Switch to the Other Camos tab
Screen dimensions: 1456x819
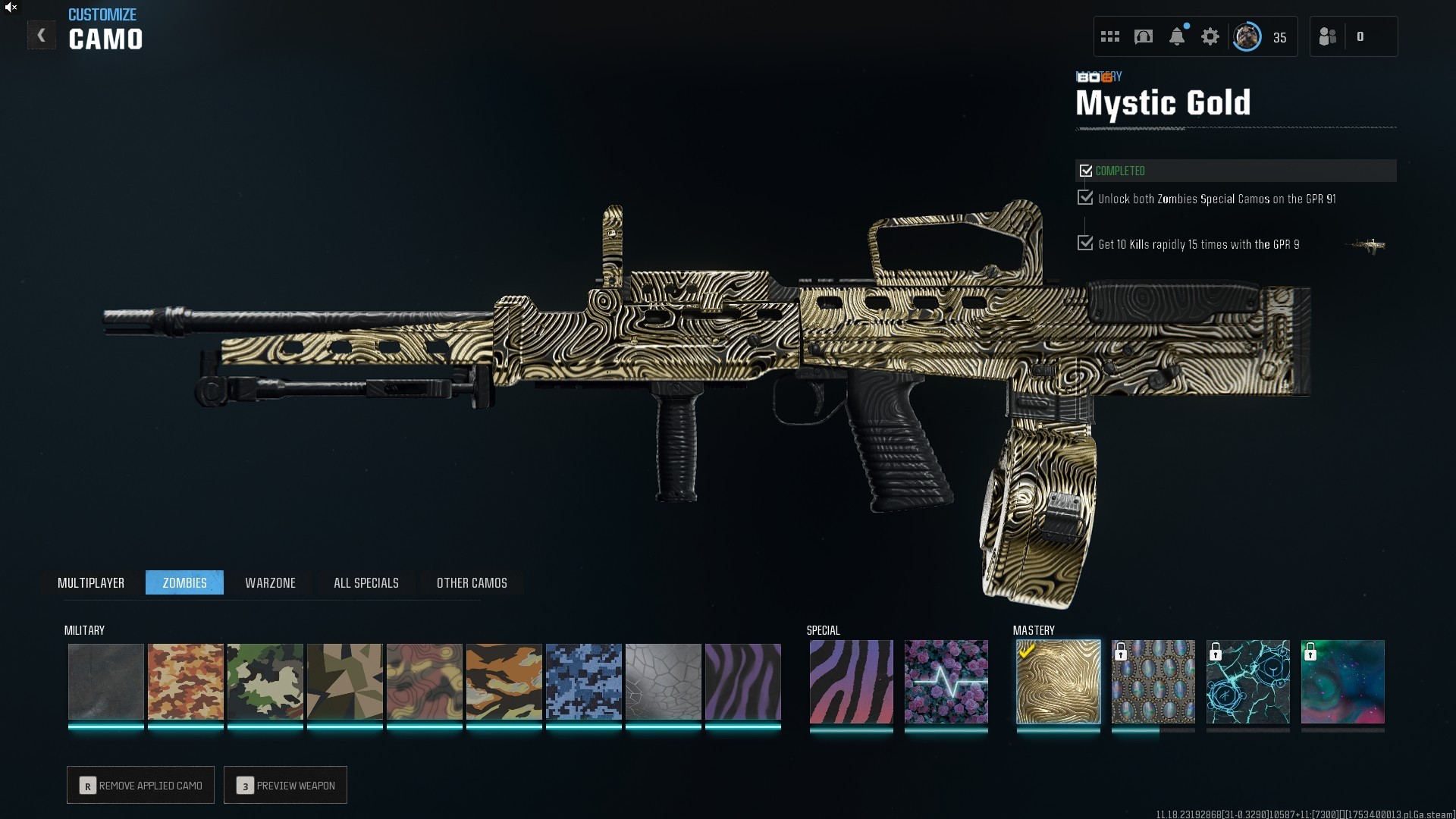472,582
